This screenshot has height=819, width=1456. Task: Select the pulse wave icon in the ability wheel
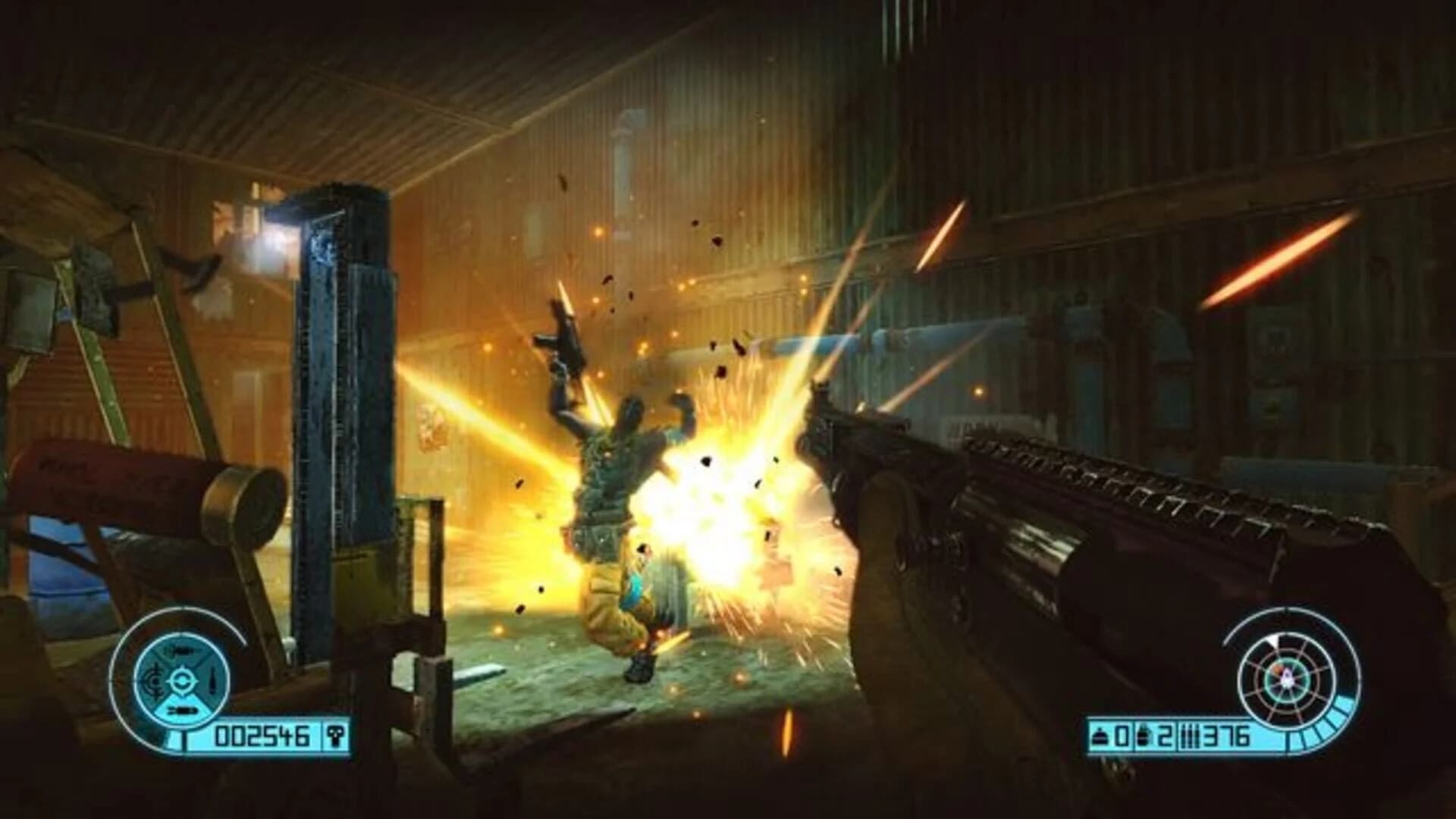tap(154, 680)
